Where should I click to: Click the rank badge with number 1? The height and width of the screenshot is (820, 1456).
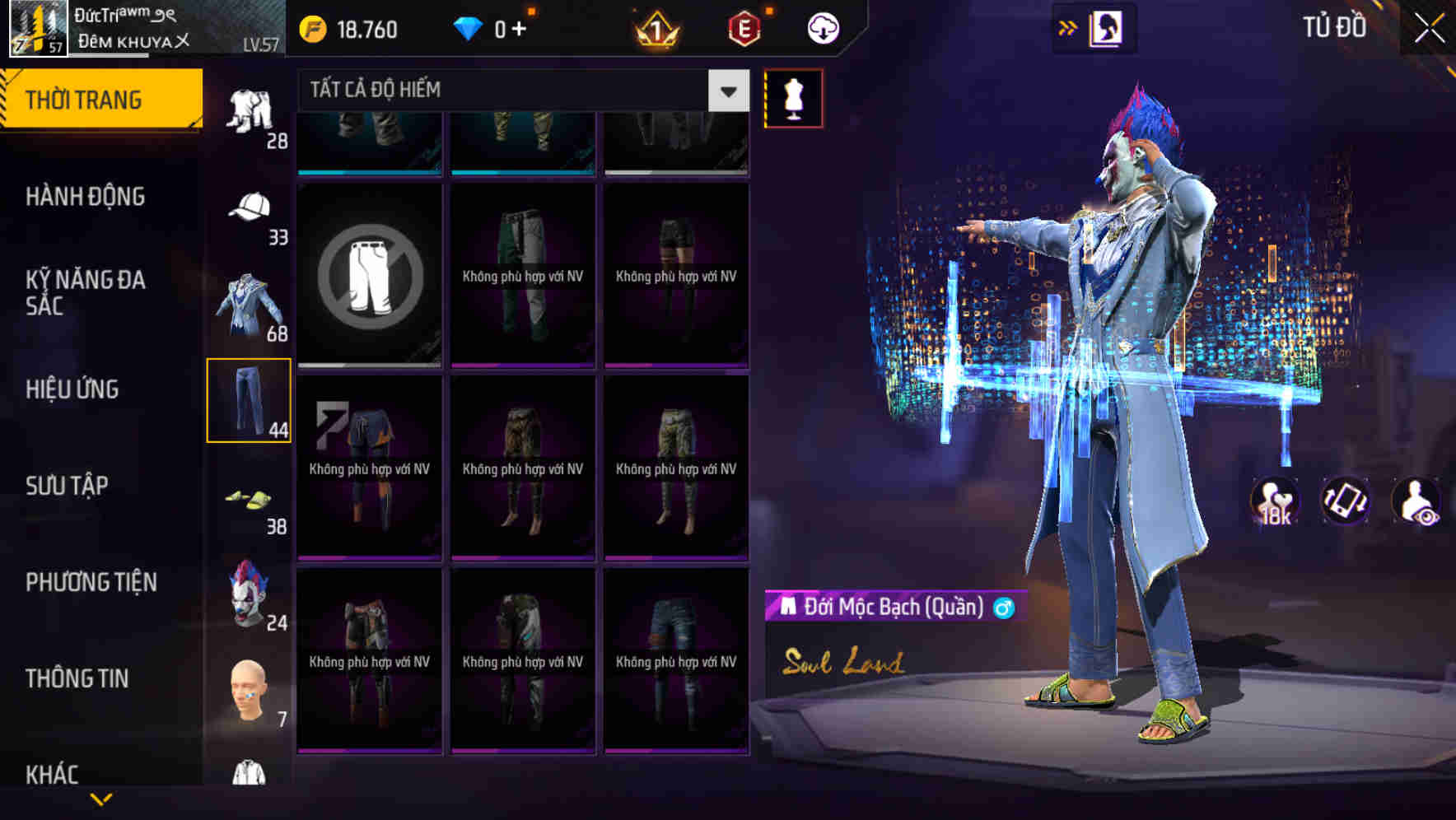659,28
